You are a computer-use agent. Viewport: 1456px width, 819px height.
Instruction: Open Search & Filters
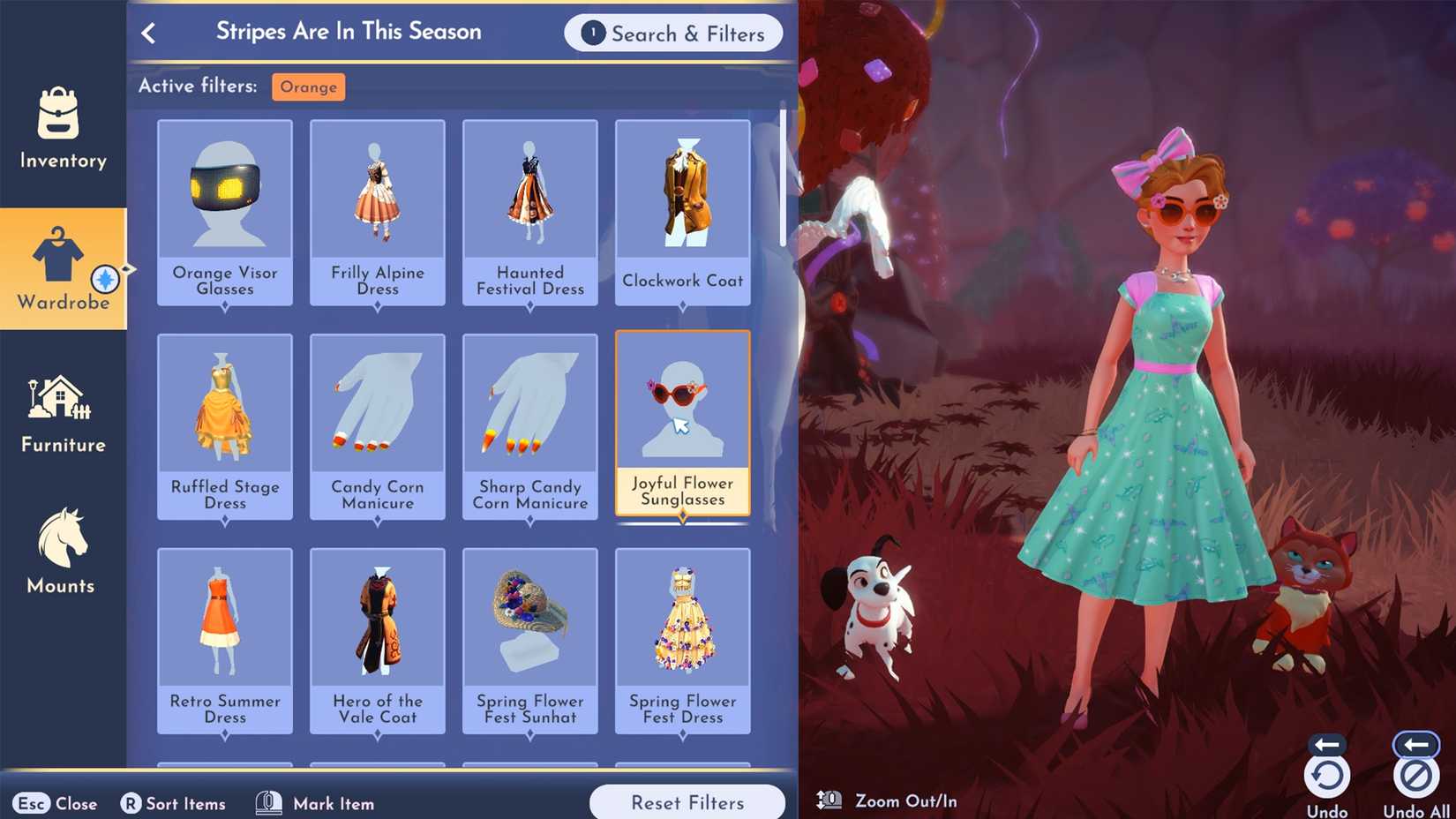pyautogui.click(x=674, y=34)
